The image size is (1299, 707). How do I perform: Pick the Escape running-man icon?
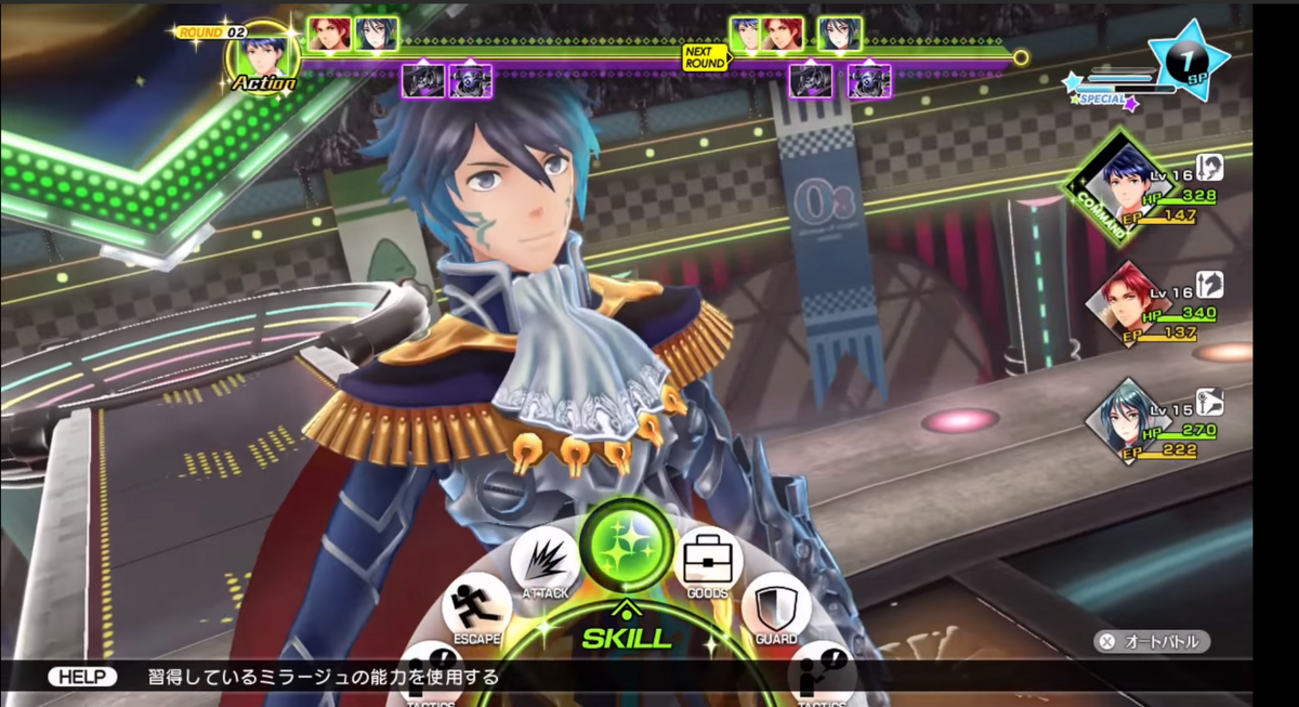476,606
